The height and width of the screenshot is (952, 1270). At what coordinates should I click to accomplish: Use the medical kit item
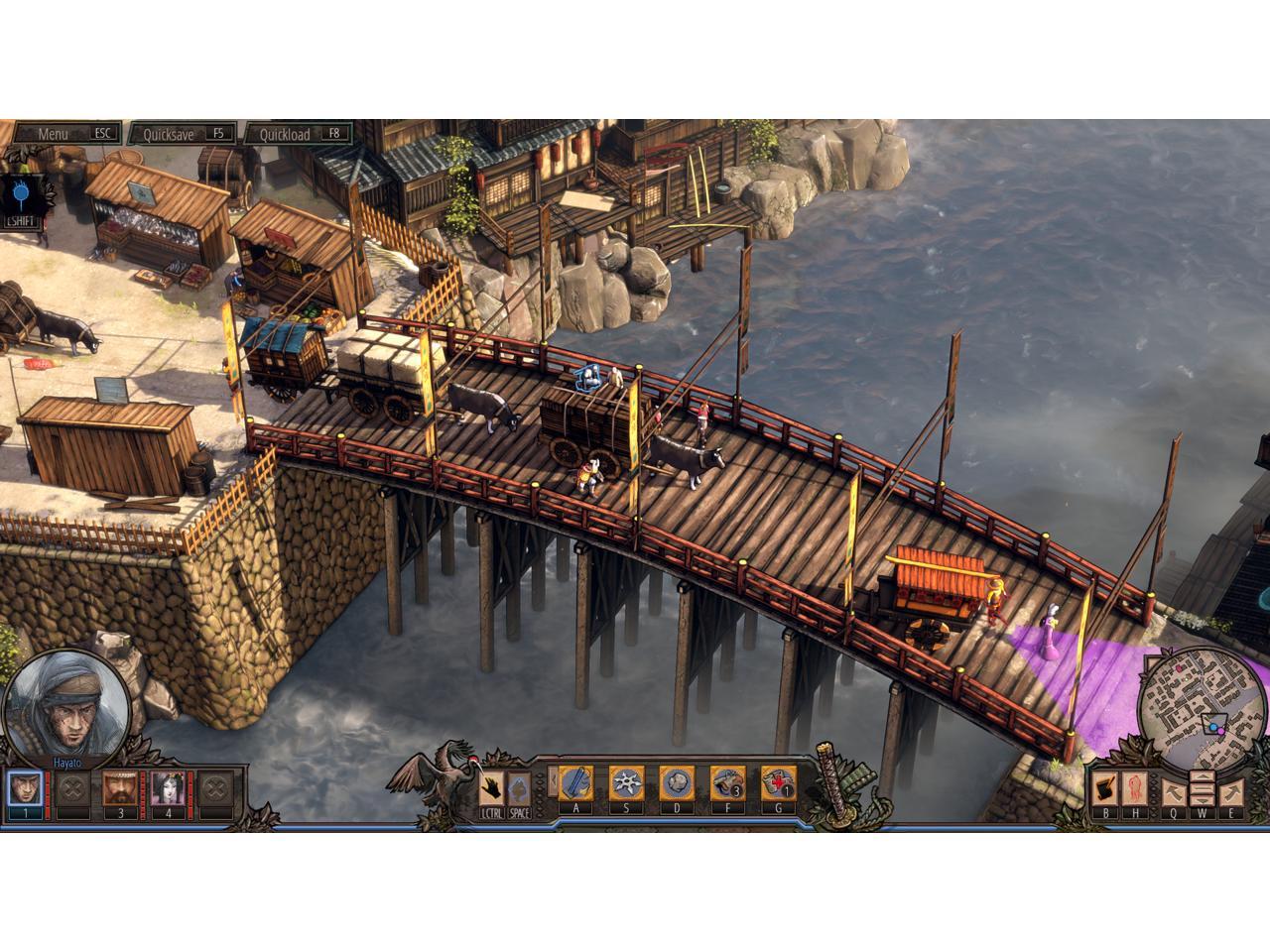point(779,783)
